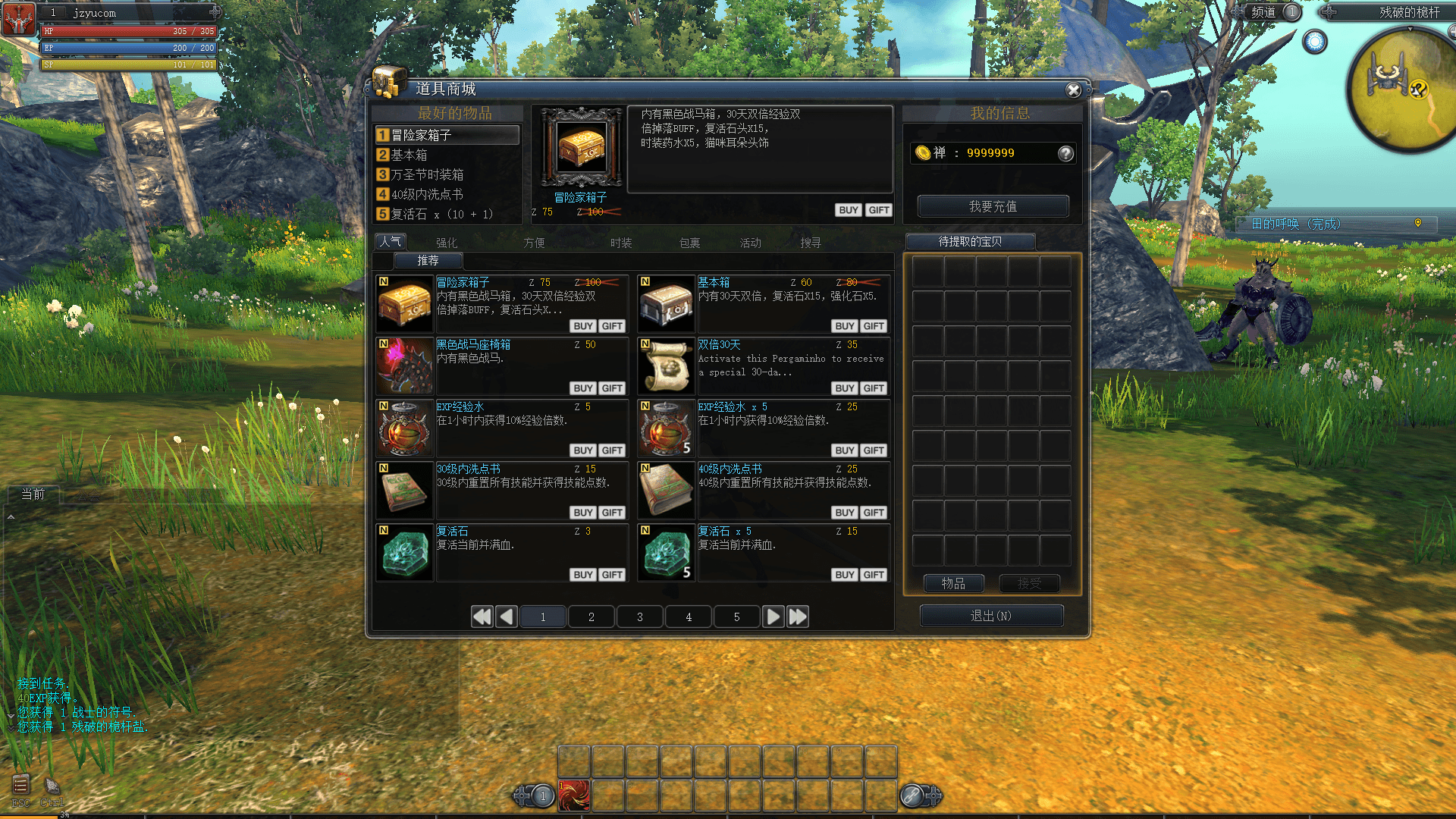Open the 我要充值 recharge button

pos(993,206)
